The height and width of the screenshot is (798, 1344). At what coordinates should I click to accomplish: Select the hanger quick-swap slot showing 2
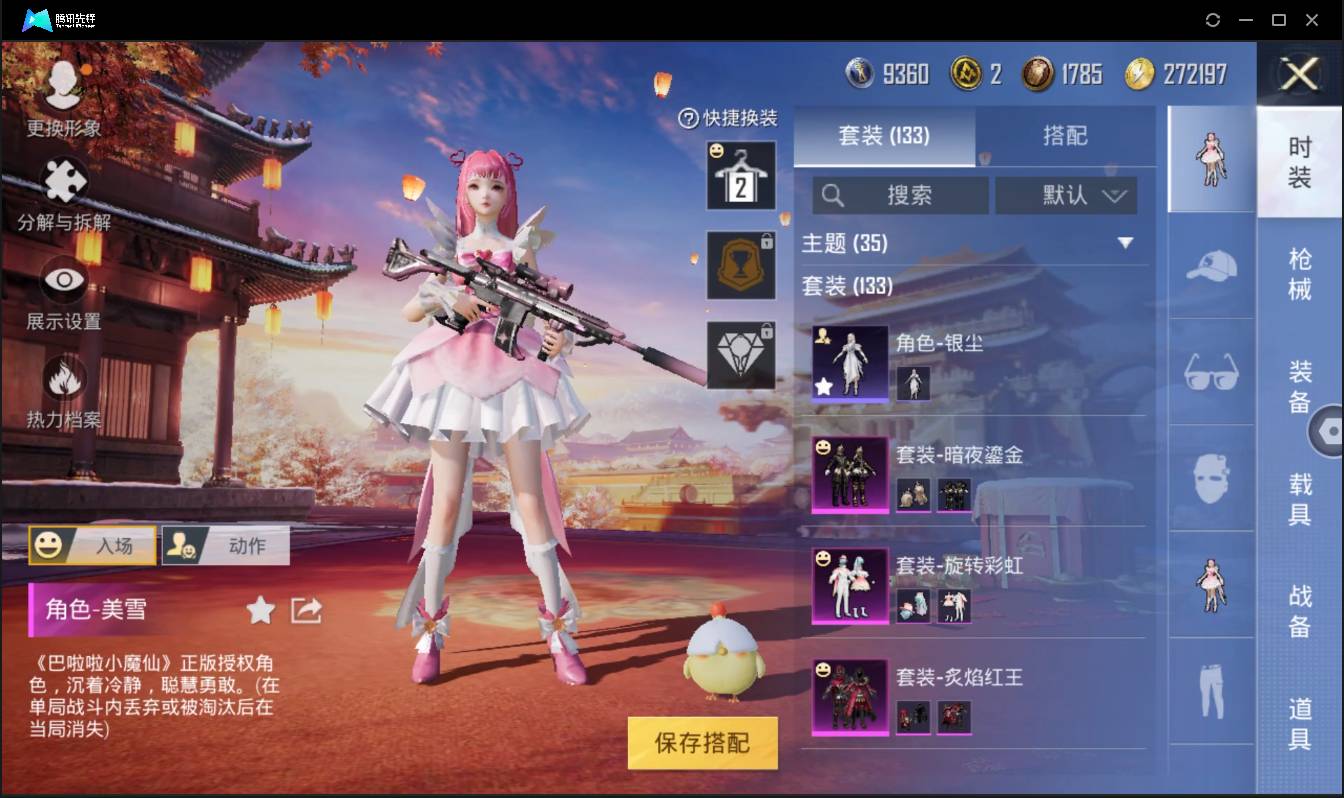click(x=741, y=177)
